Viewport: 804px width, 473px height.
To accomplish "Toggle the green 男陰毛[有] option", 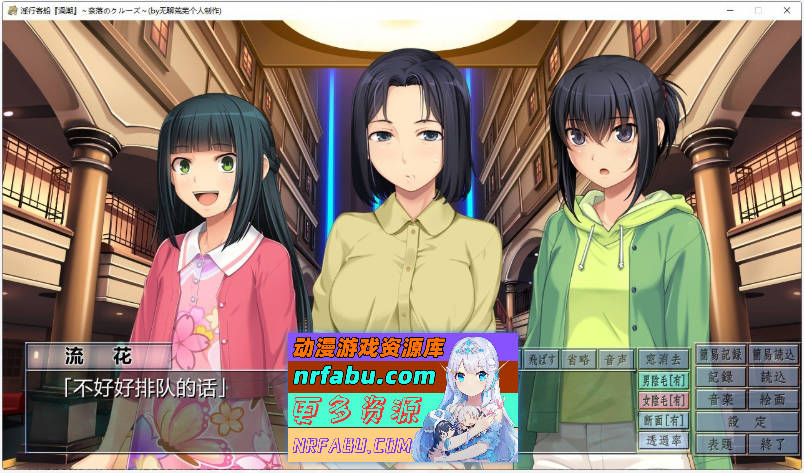I will [x=663, y=380].
